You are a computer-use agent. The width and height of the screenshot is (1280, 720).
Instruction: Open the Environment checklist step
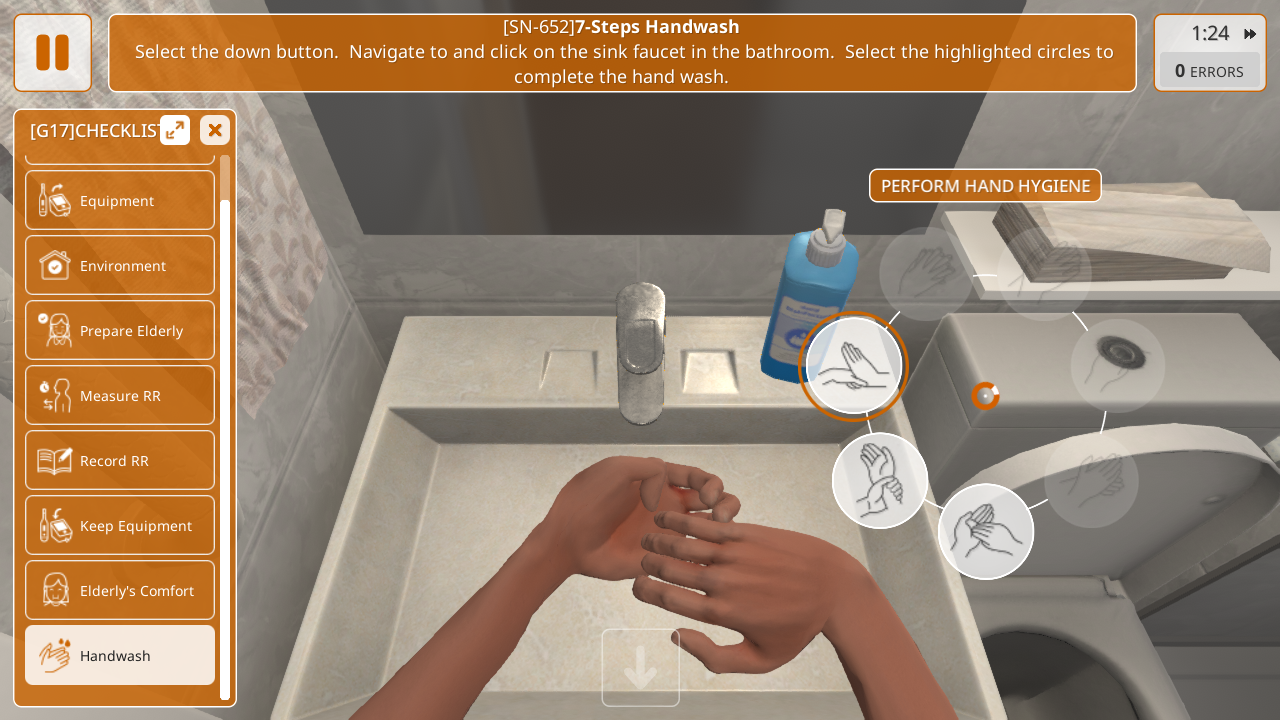click(120, 265)
